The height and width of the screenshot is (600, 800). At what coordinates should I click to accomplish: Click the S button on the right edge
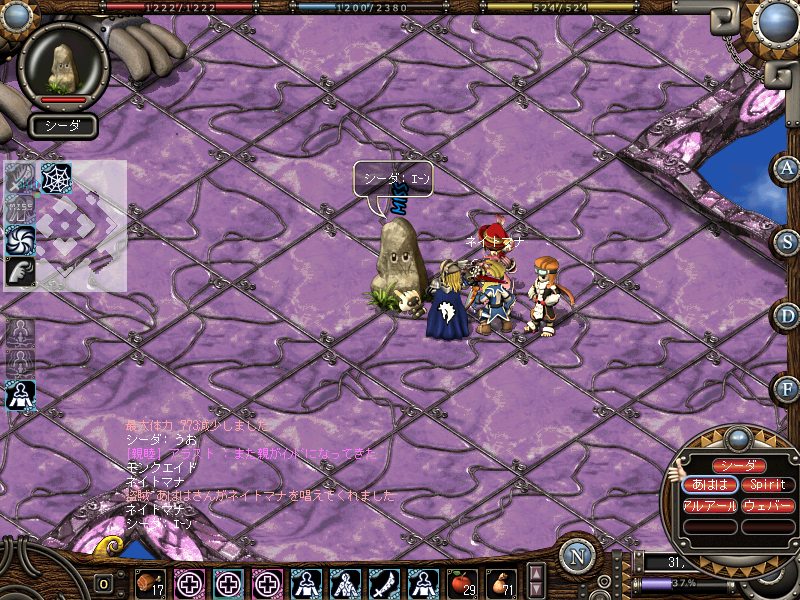(x=788, y=243)
